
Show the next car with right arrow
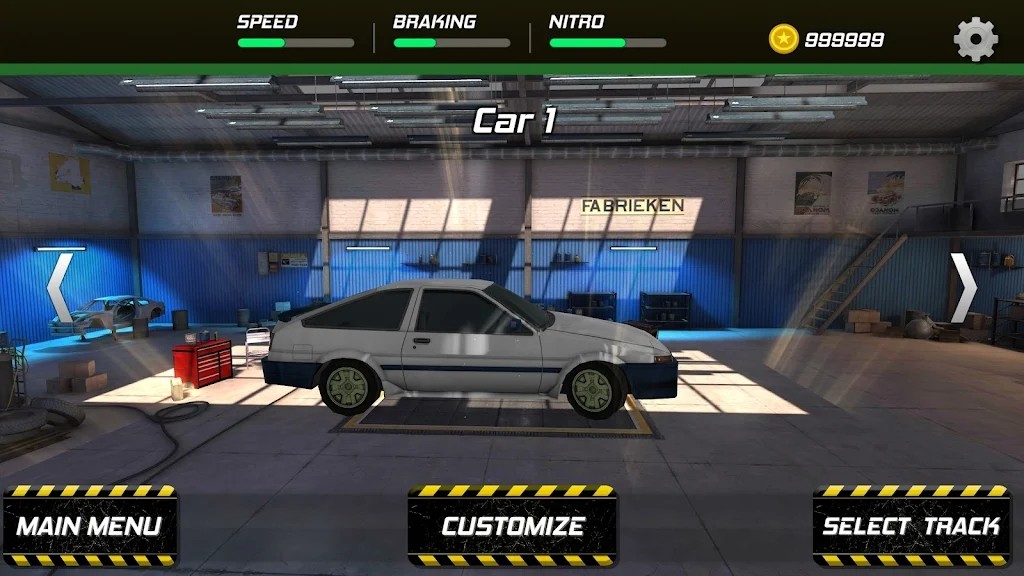click(x=963, y=288)
